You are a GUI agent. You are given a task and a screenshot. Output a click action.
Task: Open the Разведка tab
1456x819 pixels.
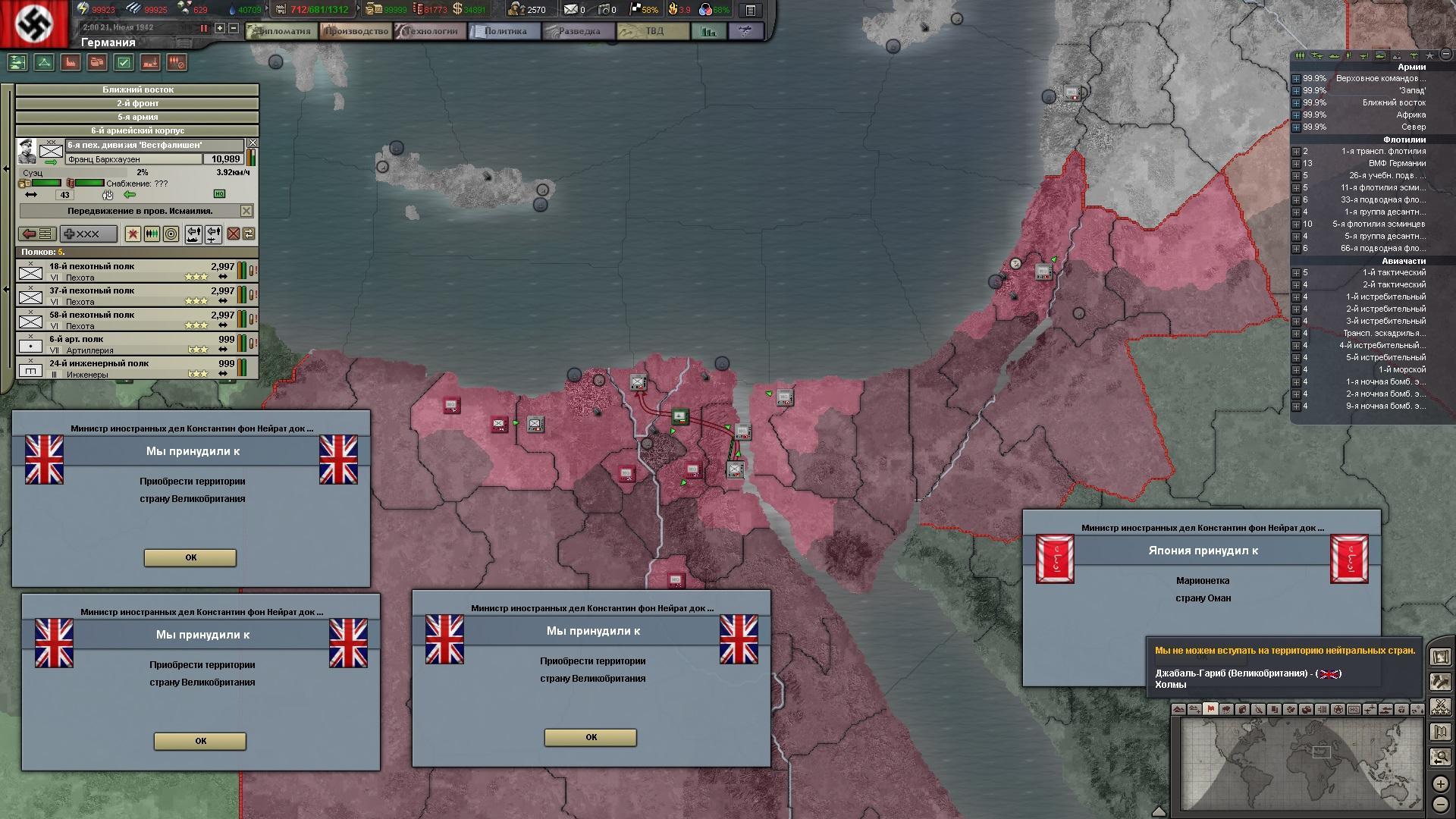pos(579,31)
